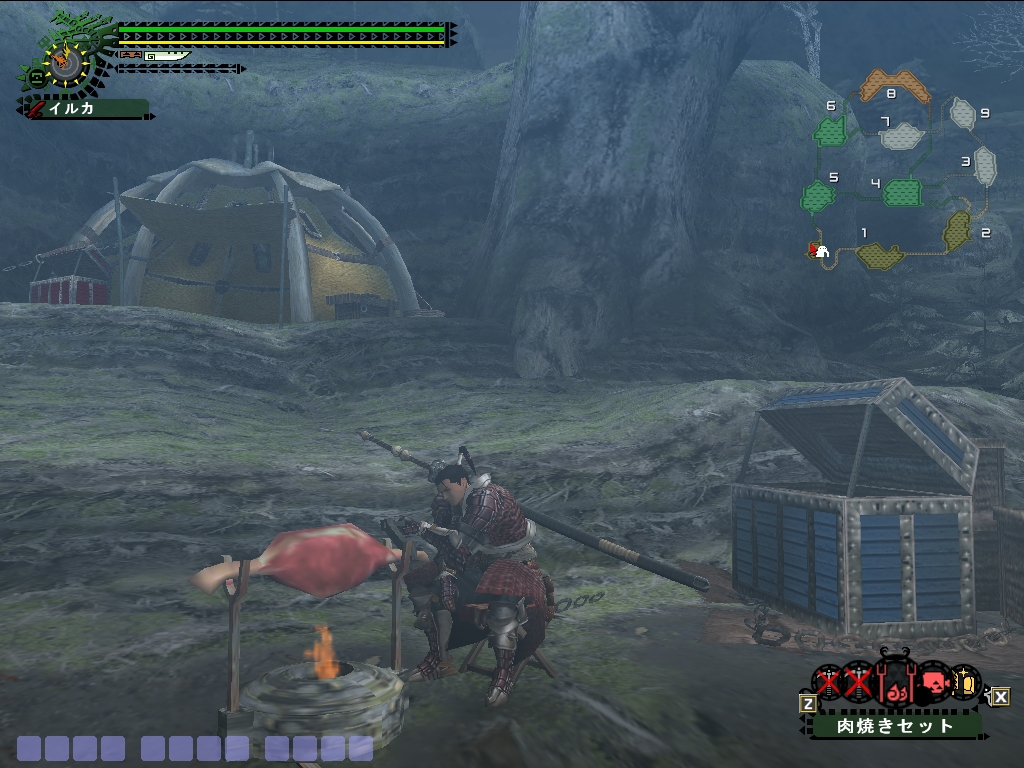Screen dimensions: 1024x768
Task: Click area 1 on the minimap
Action: pos(880,255)
